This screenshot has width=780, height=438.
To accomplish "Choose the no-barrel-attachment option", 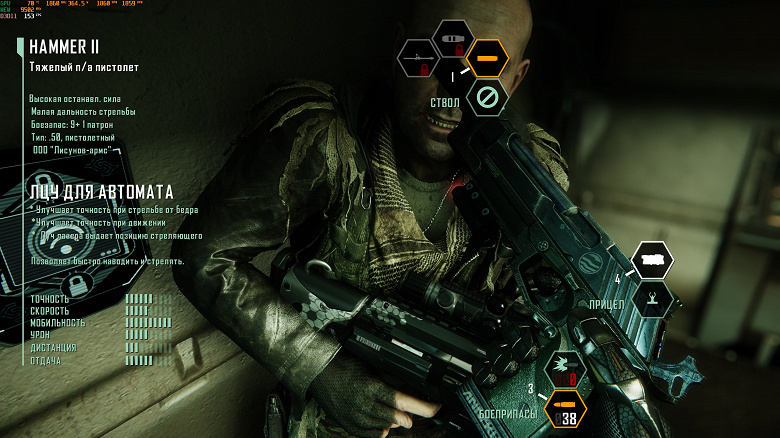I will (x=487, y=97).
